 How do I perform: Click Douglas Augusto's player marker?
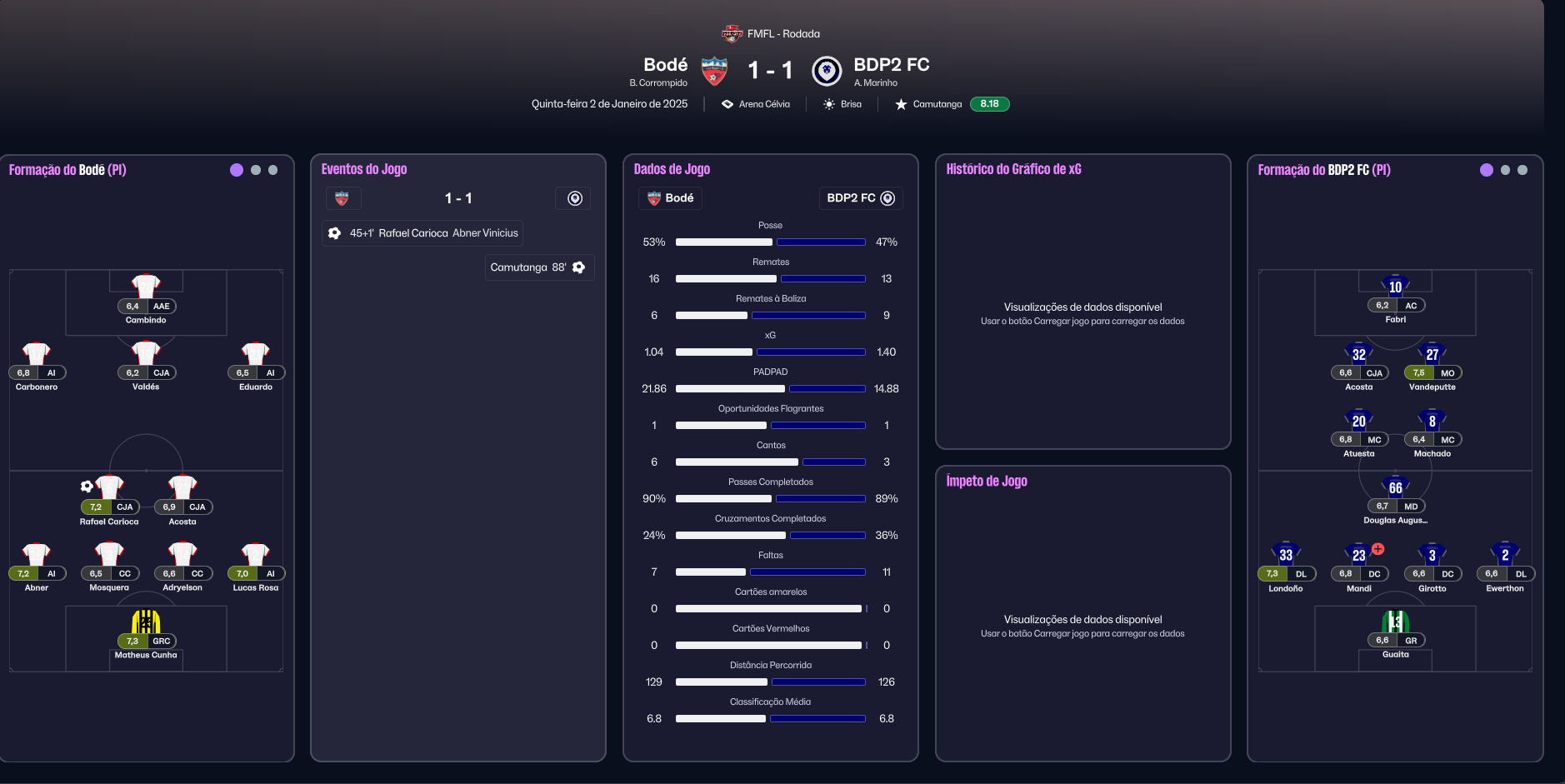tap(1395, 490)
